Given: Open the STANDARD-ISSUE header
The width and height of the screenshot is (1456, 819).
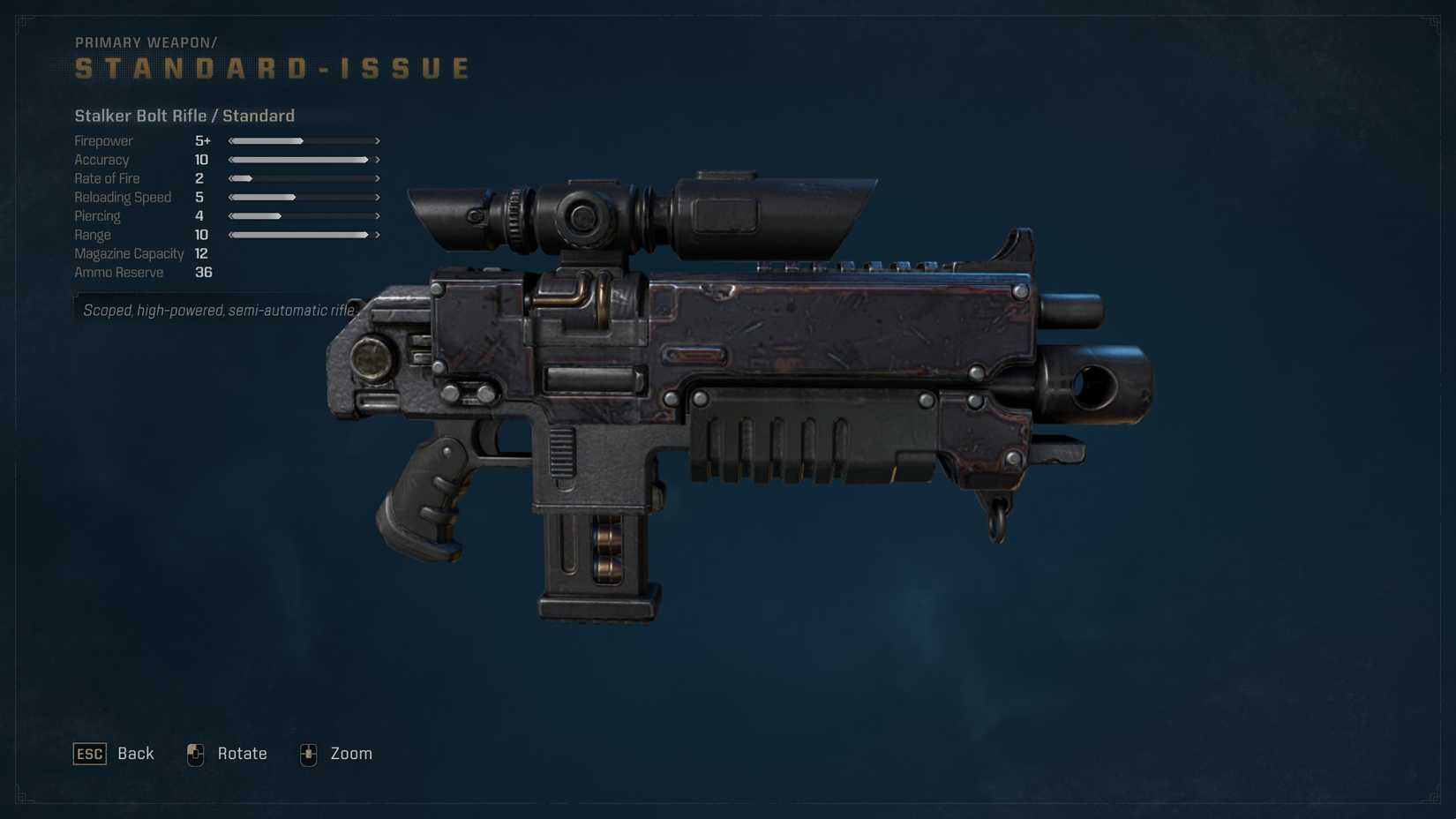Looking at the screenshot, I should (271, 66).
